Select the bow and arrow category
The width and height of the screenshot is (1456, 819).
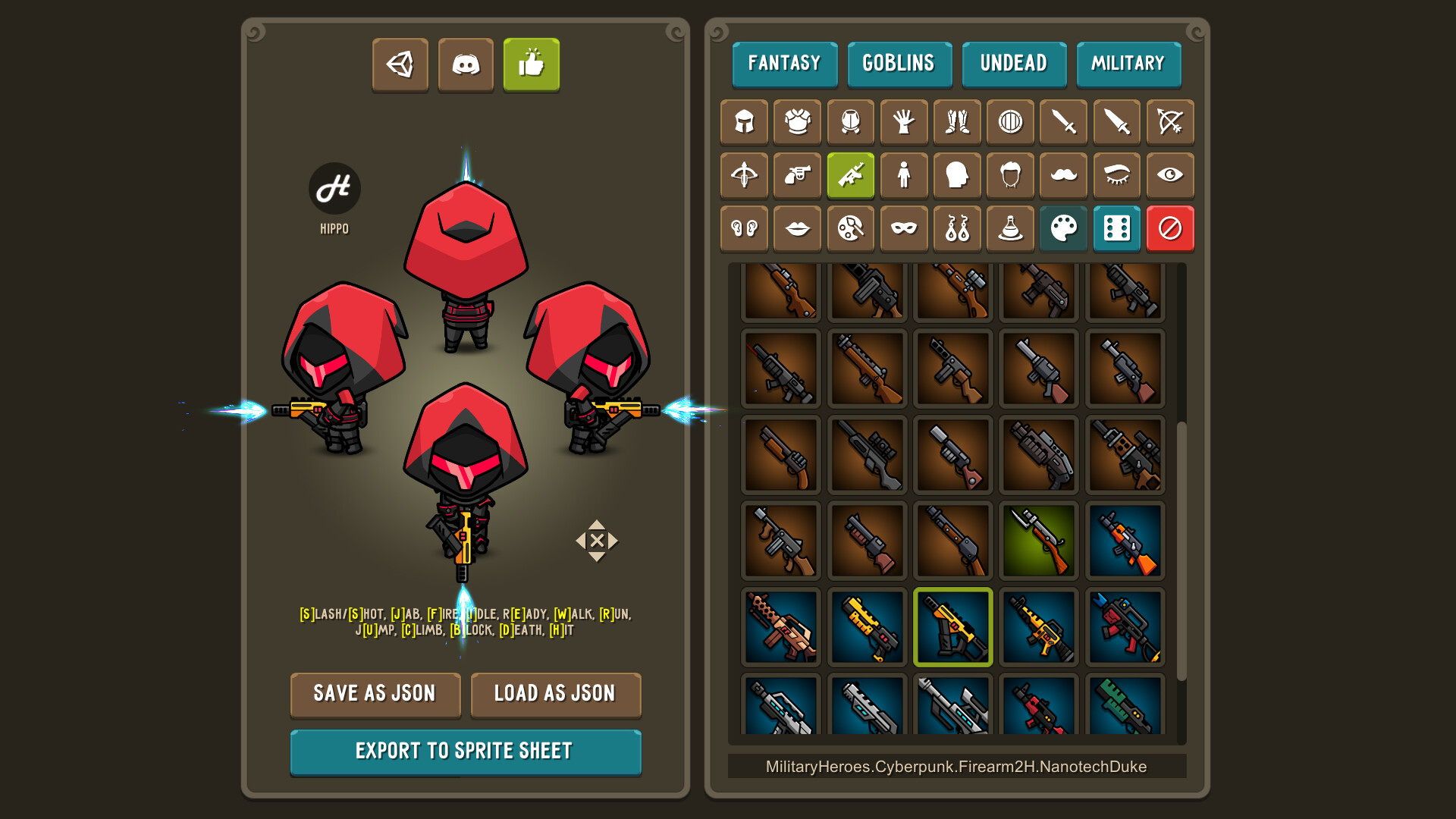1169,122
